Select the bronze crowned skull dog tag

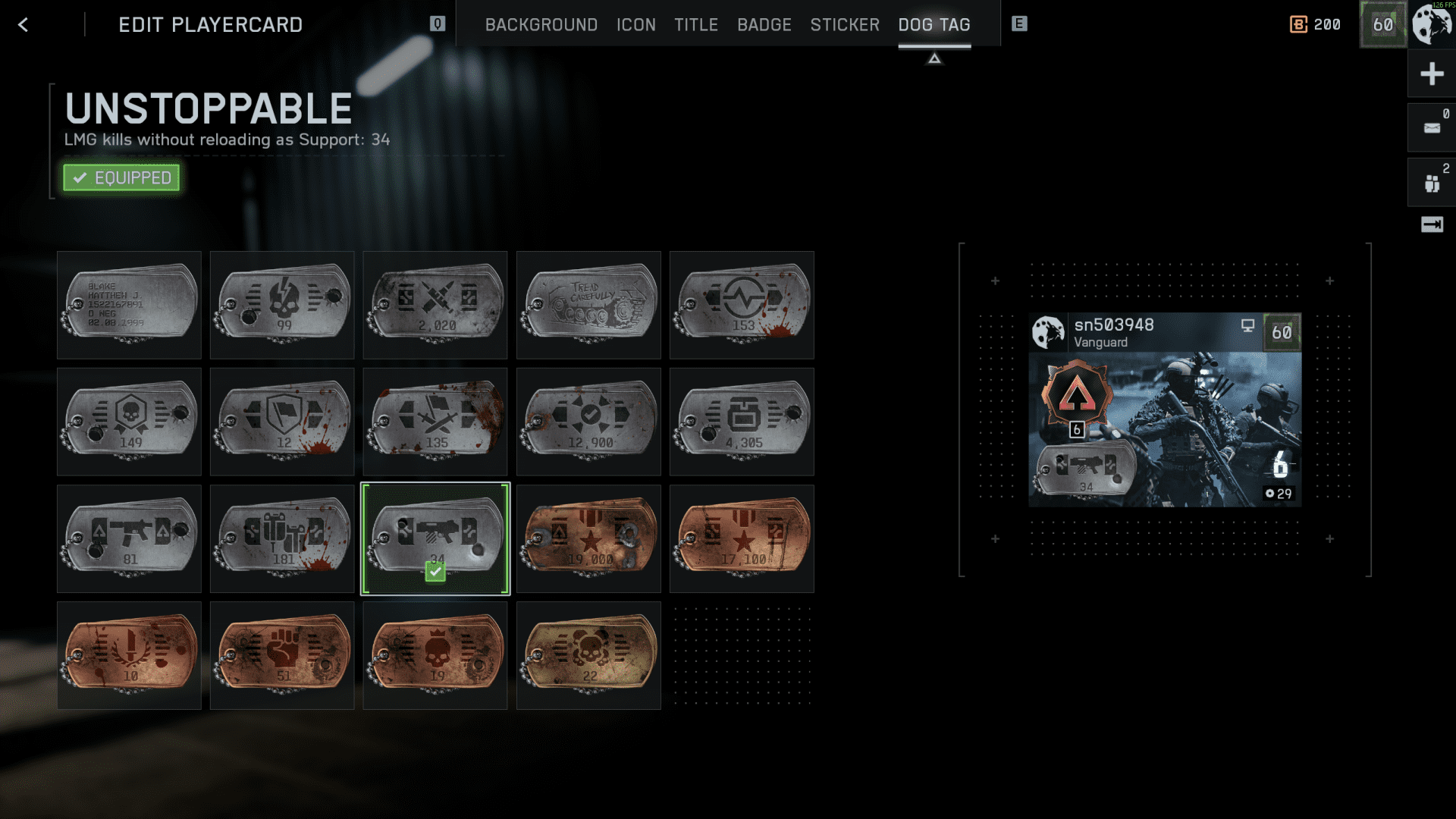tap(435, 655)
